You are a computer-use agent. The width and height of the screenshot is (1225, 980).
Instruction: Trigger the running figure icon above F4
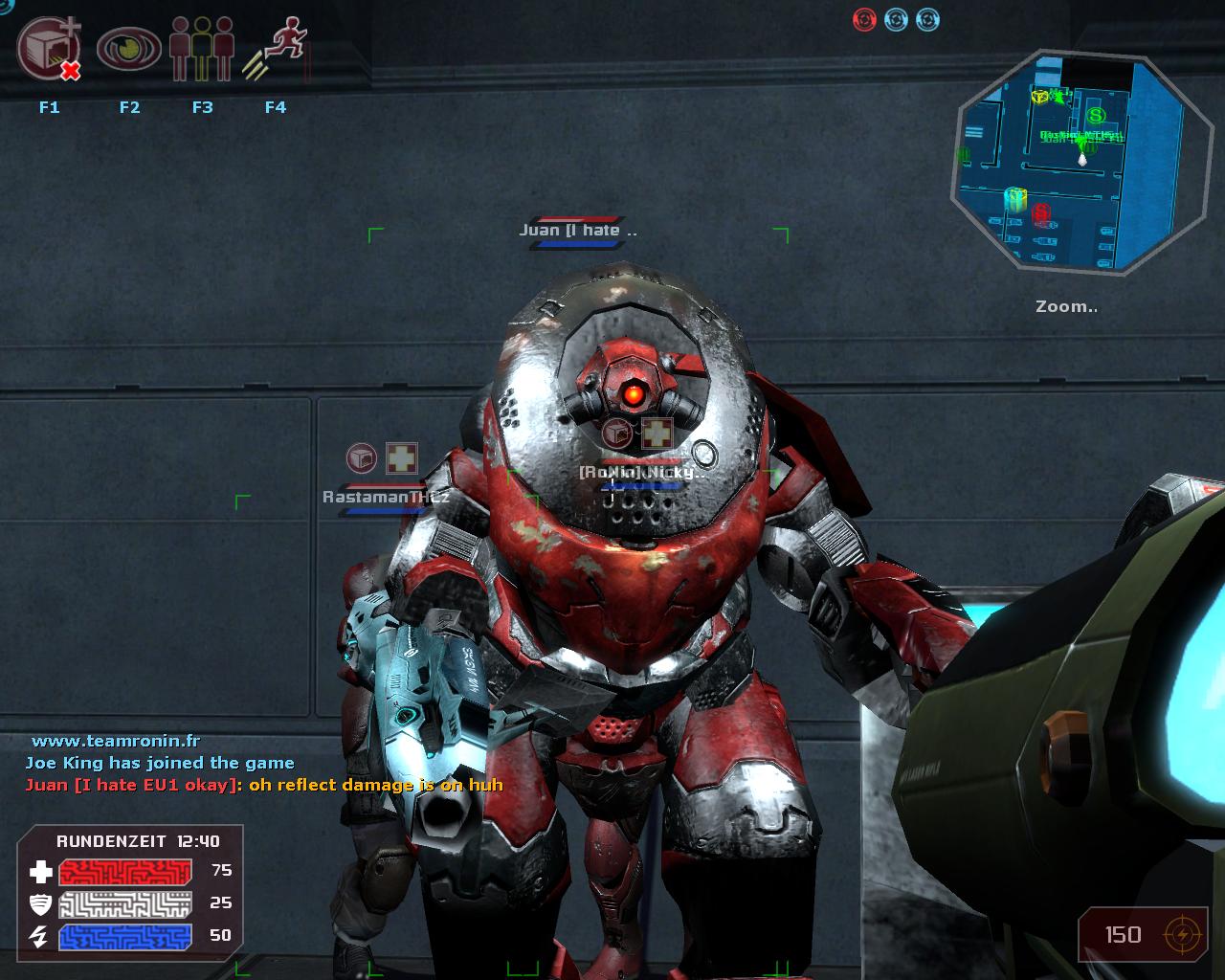[277, 52]
